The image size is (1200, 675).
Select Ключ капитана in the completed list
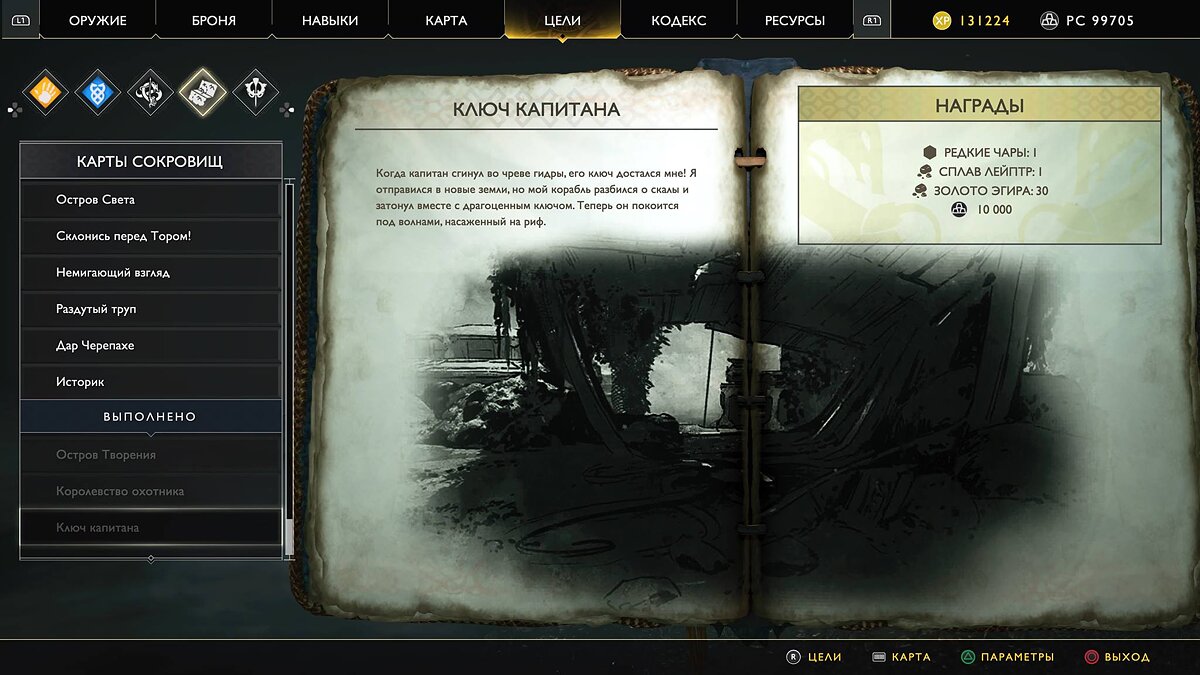(150, 527)
